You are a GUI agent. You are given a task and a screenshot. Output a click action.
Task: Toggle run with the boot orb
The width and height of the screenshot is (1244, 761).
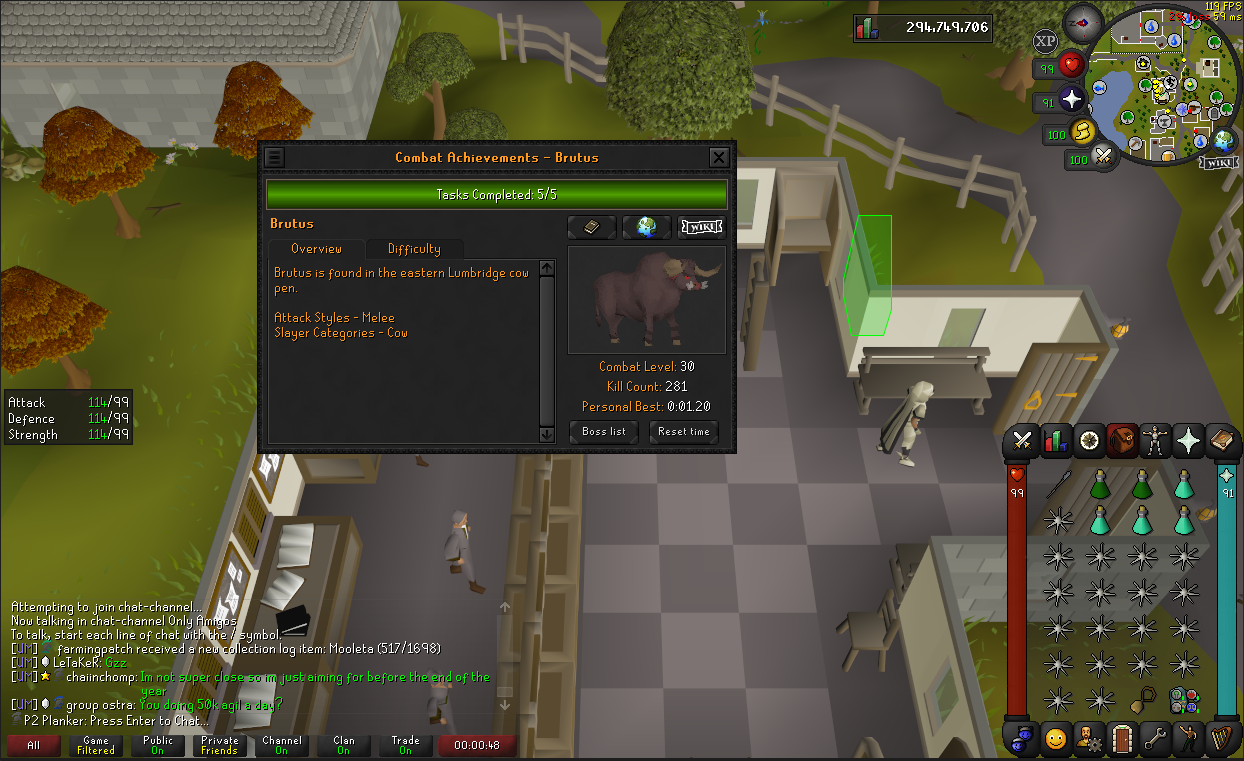[x=1083, y=132]
